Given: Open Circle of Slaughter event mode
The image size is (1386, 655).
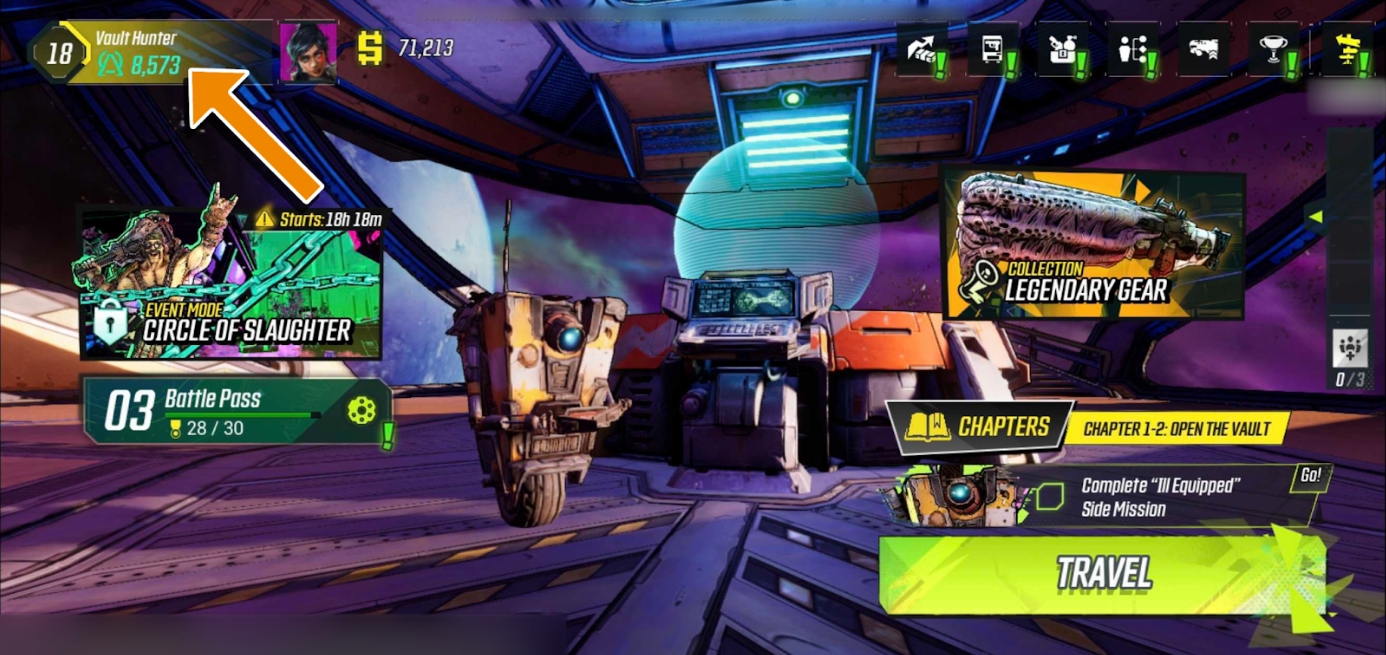Looking at the screenshot, I should pos(231,283).
